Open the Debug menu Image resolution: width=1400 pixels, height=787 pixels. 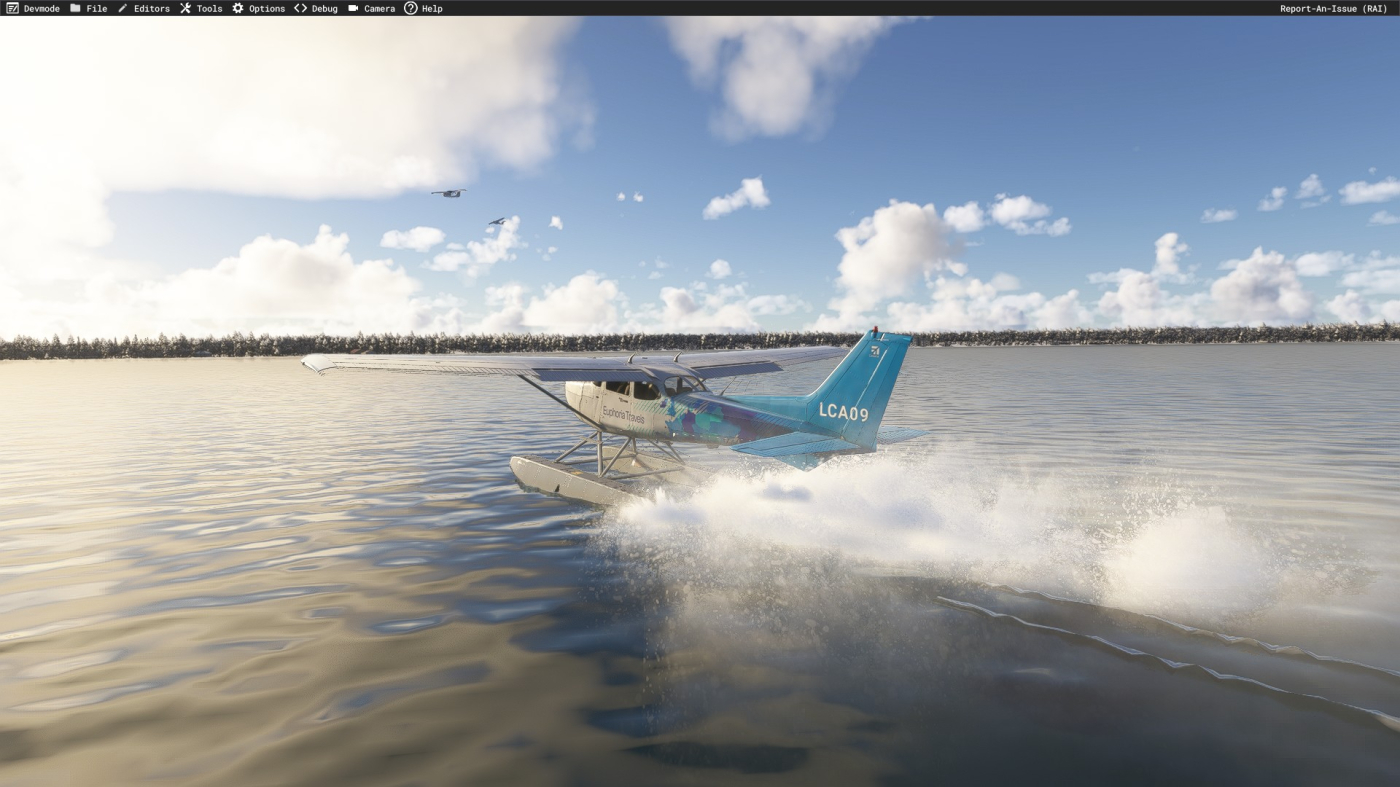click(x=316, y=8)
